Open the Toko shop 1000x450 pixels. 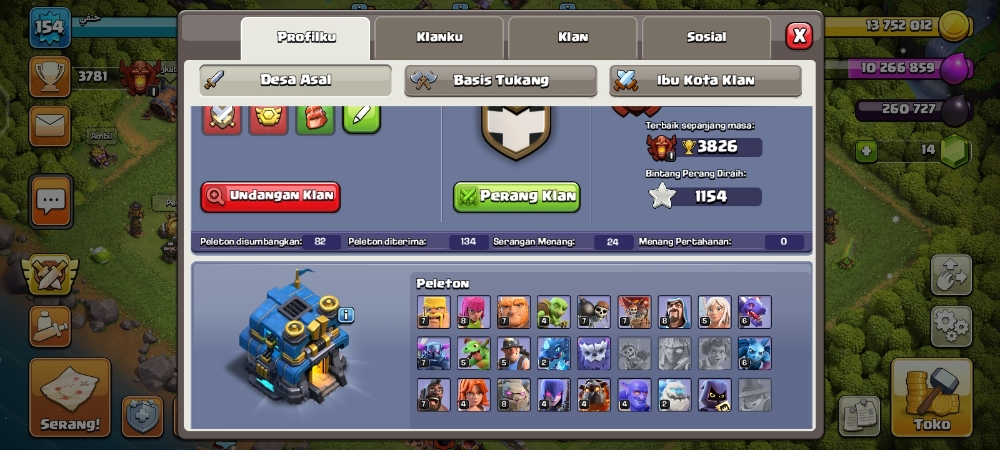(x=932, y=397)
